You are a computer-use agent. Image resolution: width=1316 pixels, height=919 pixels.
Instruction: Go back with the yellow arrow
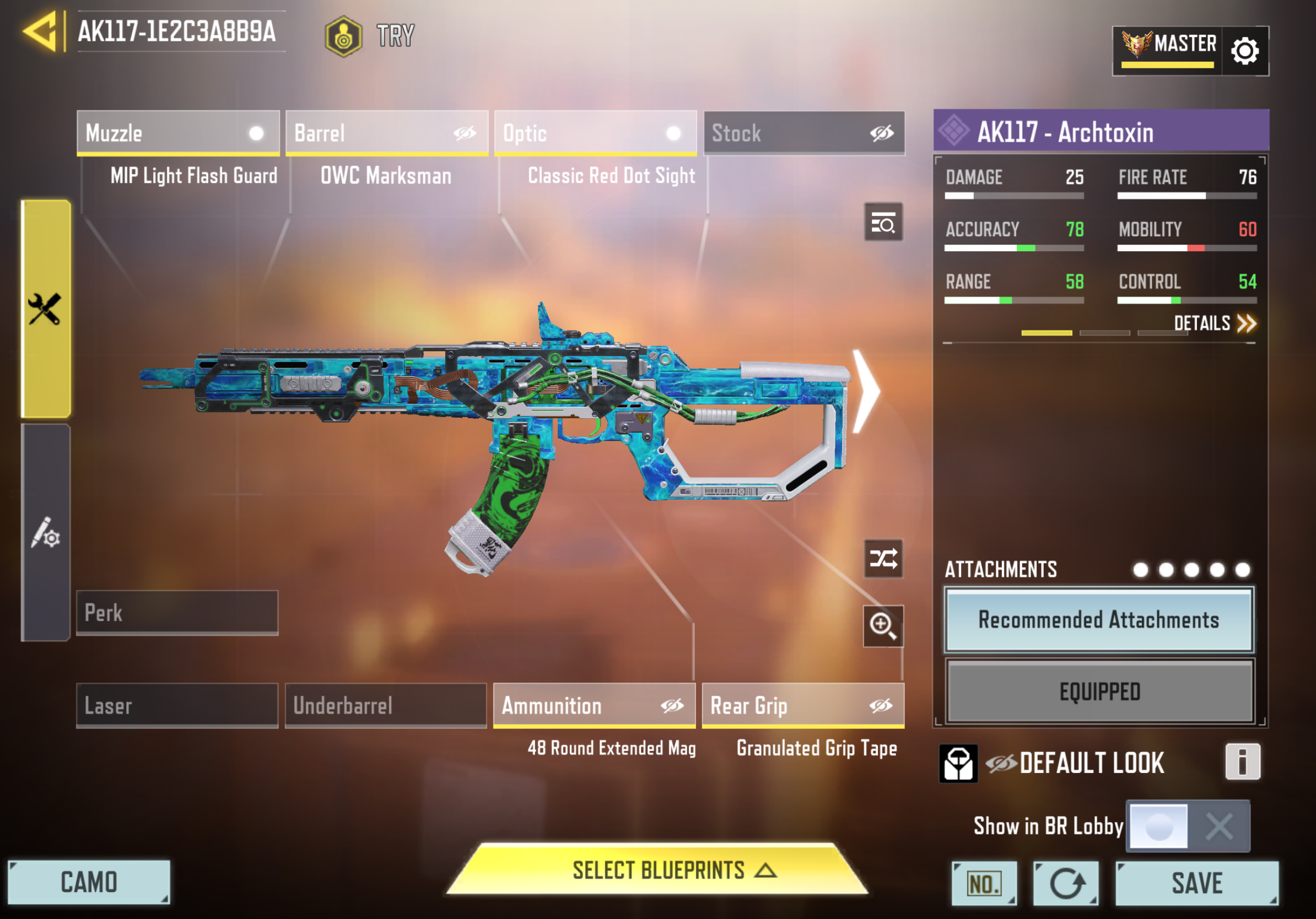click(x=40, y=31)
